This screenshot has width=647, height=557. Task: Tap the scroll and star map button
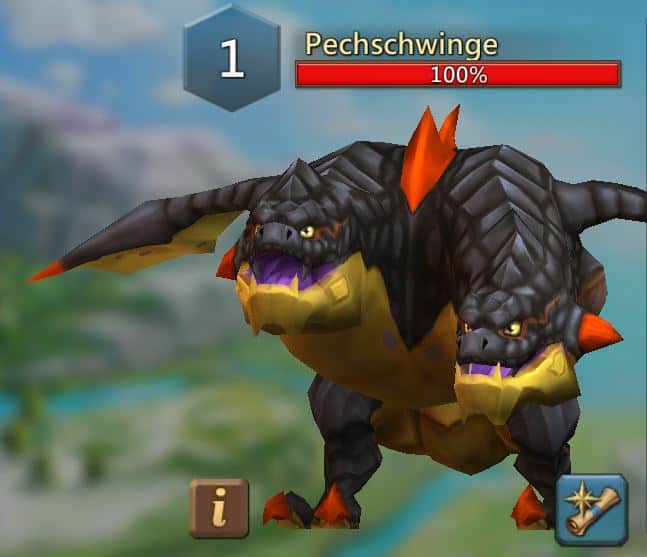[x=591, y=509]
